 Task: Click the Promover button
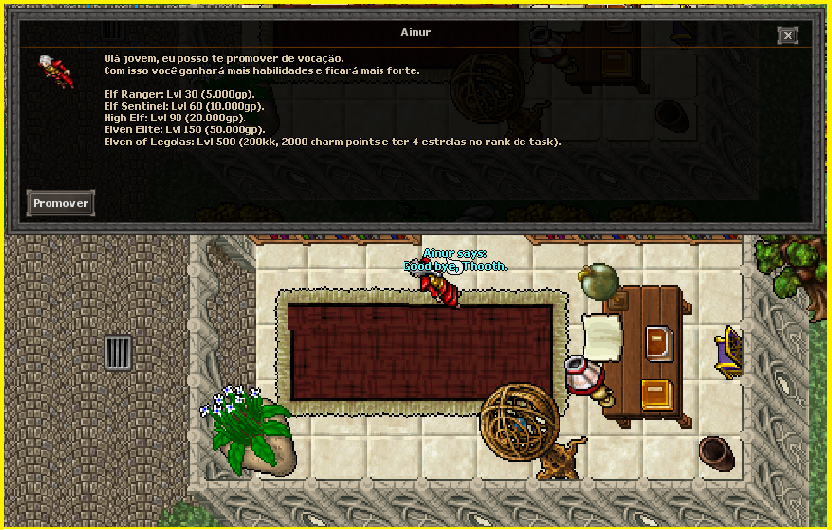(60, 203)
